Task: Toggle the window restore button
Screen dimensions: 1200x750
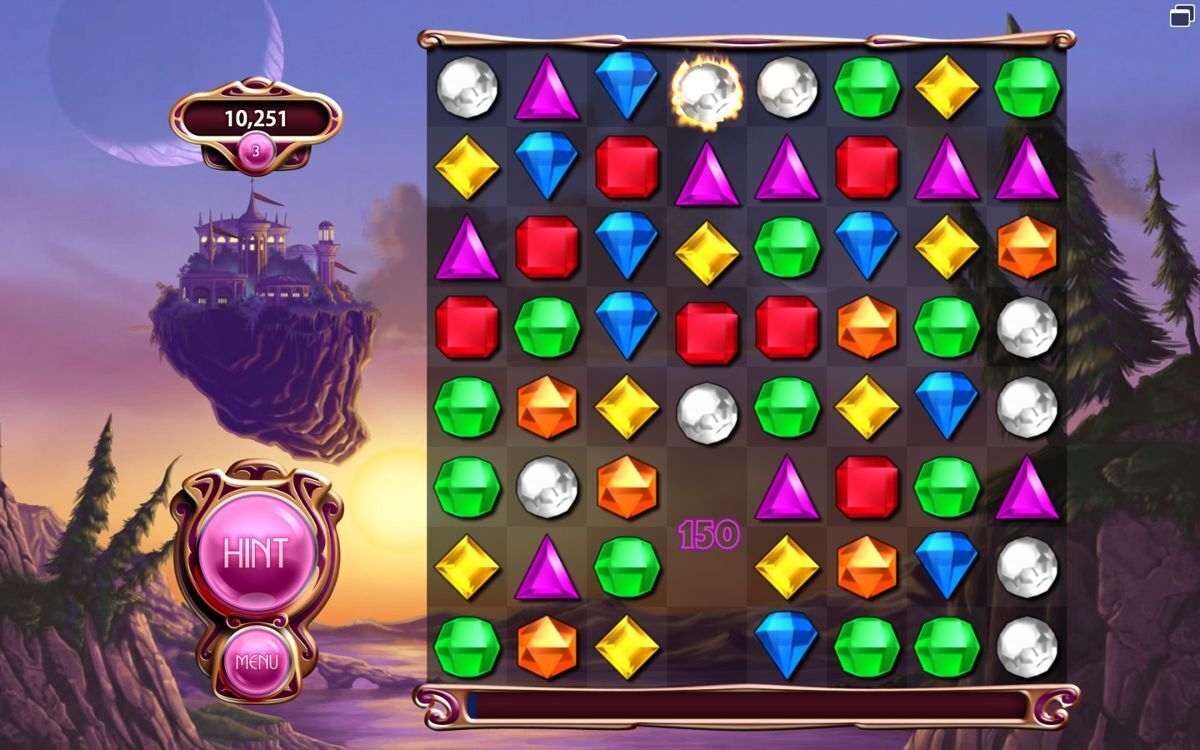Action: coord(1181,15)
